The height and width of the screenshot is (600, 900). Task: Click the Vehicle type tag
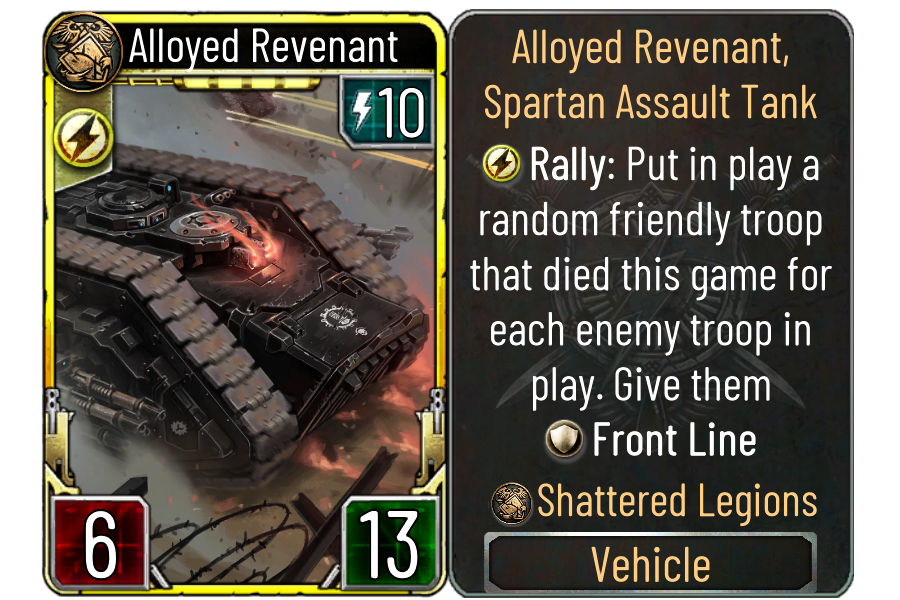(651, 565)
